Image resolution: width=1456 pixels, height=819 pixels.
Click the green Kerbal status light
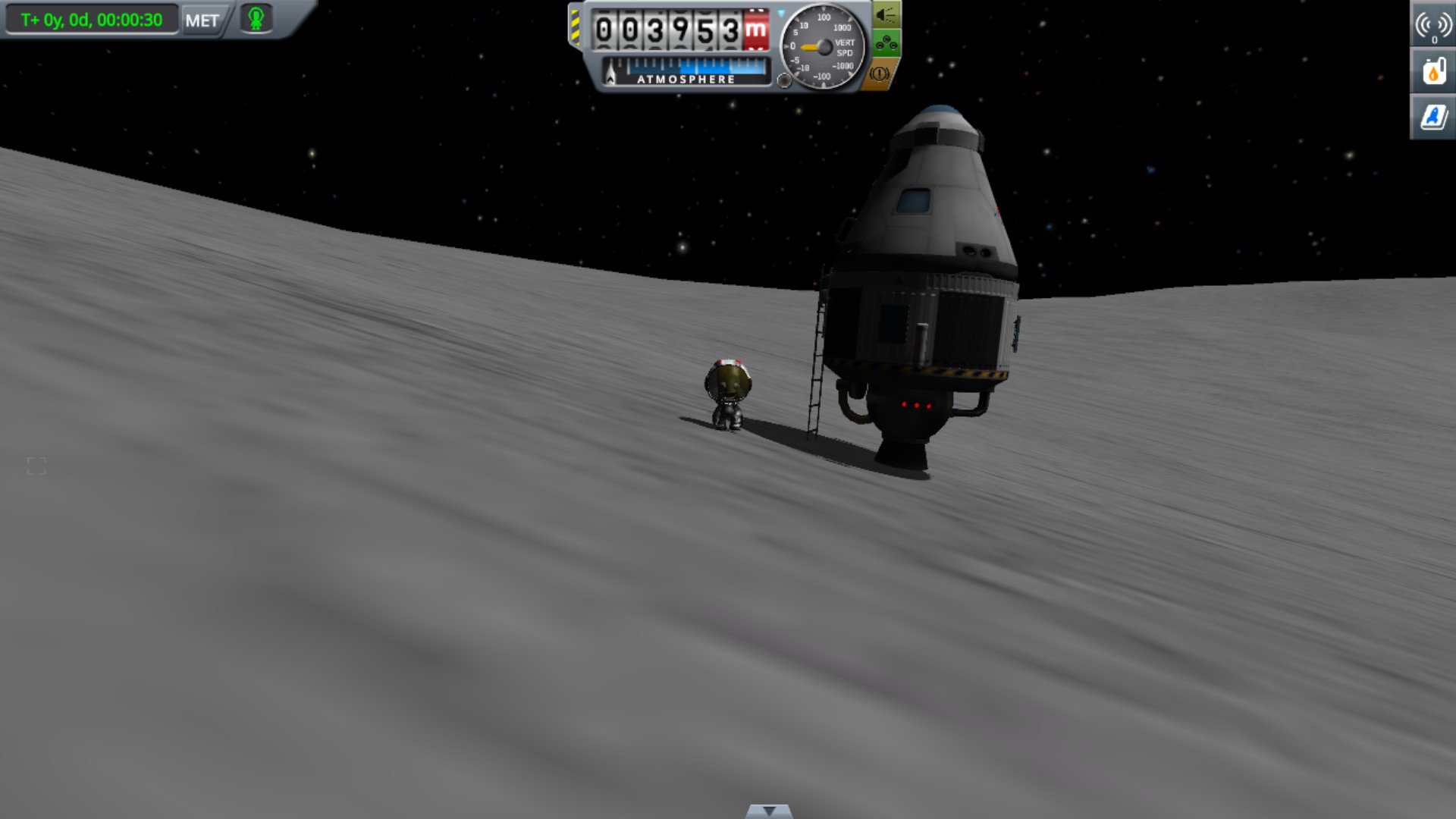(x=257, y=20)
